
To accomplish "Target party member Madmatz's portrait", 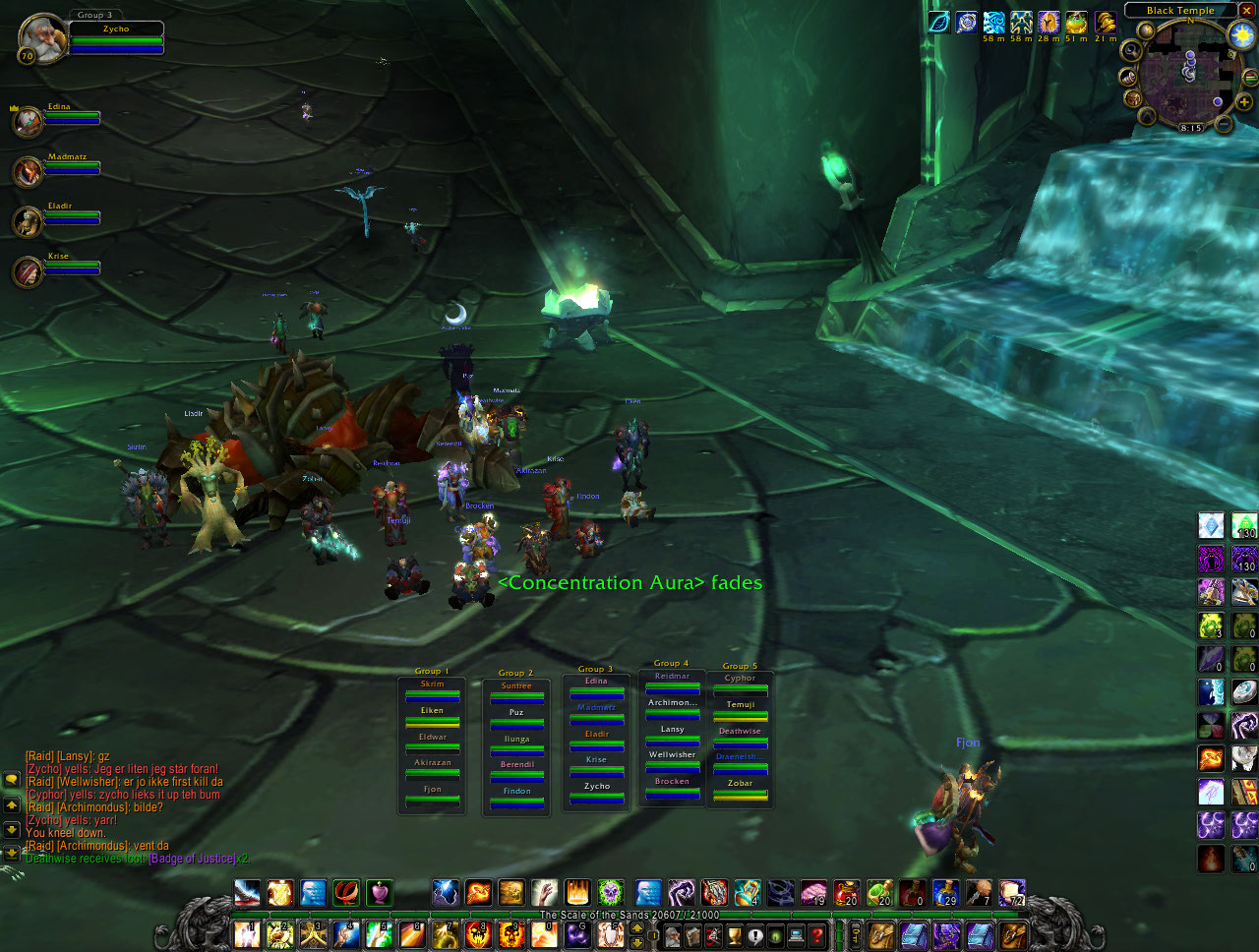I will point(28,172).
